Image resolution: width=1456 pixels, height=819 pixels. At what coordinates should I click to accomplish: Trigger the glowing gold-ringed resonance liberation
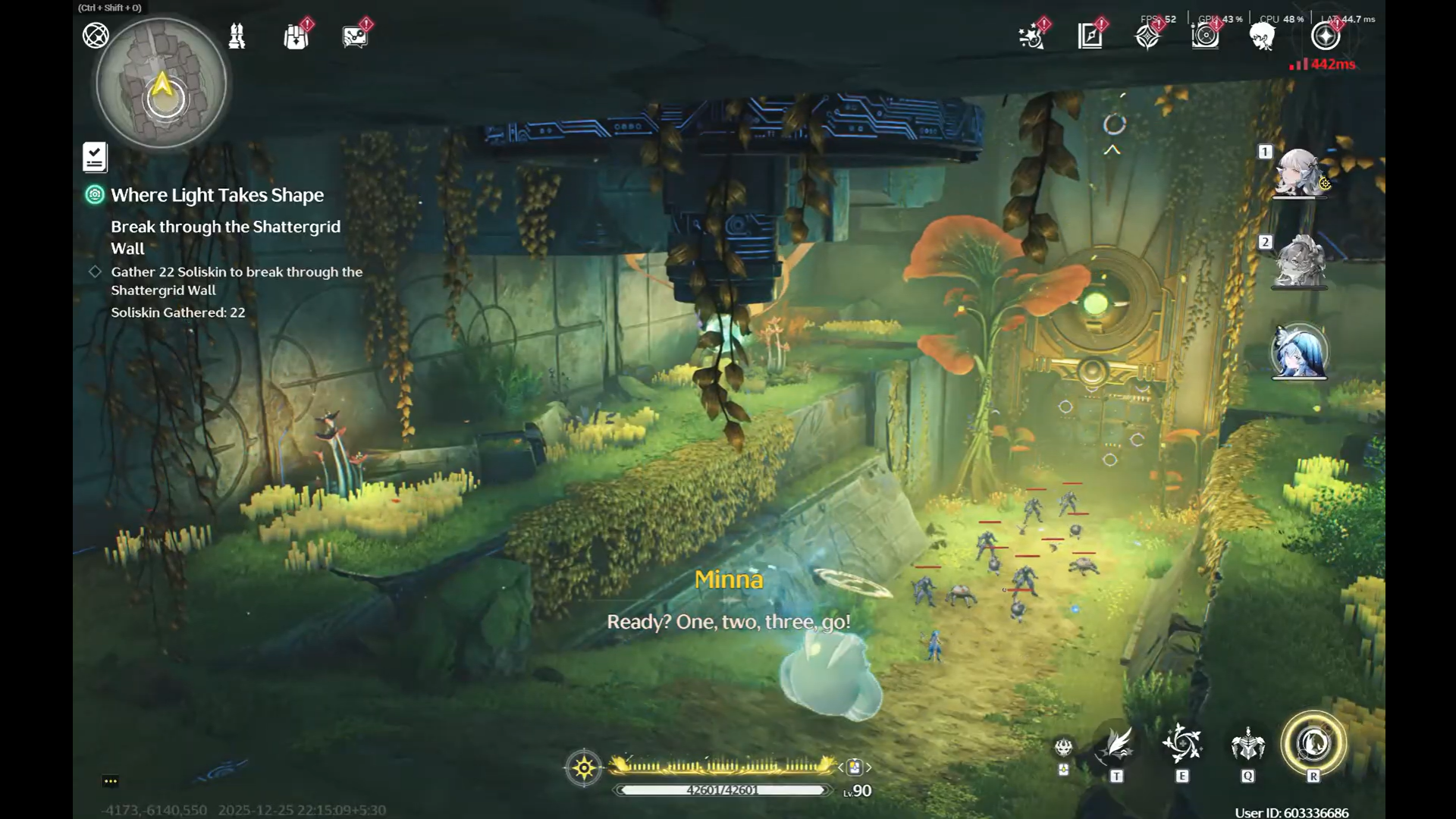tap(1313, 743)
